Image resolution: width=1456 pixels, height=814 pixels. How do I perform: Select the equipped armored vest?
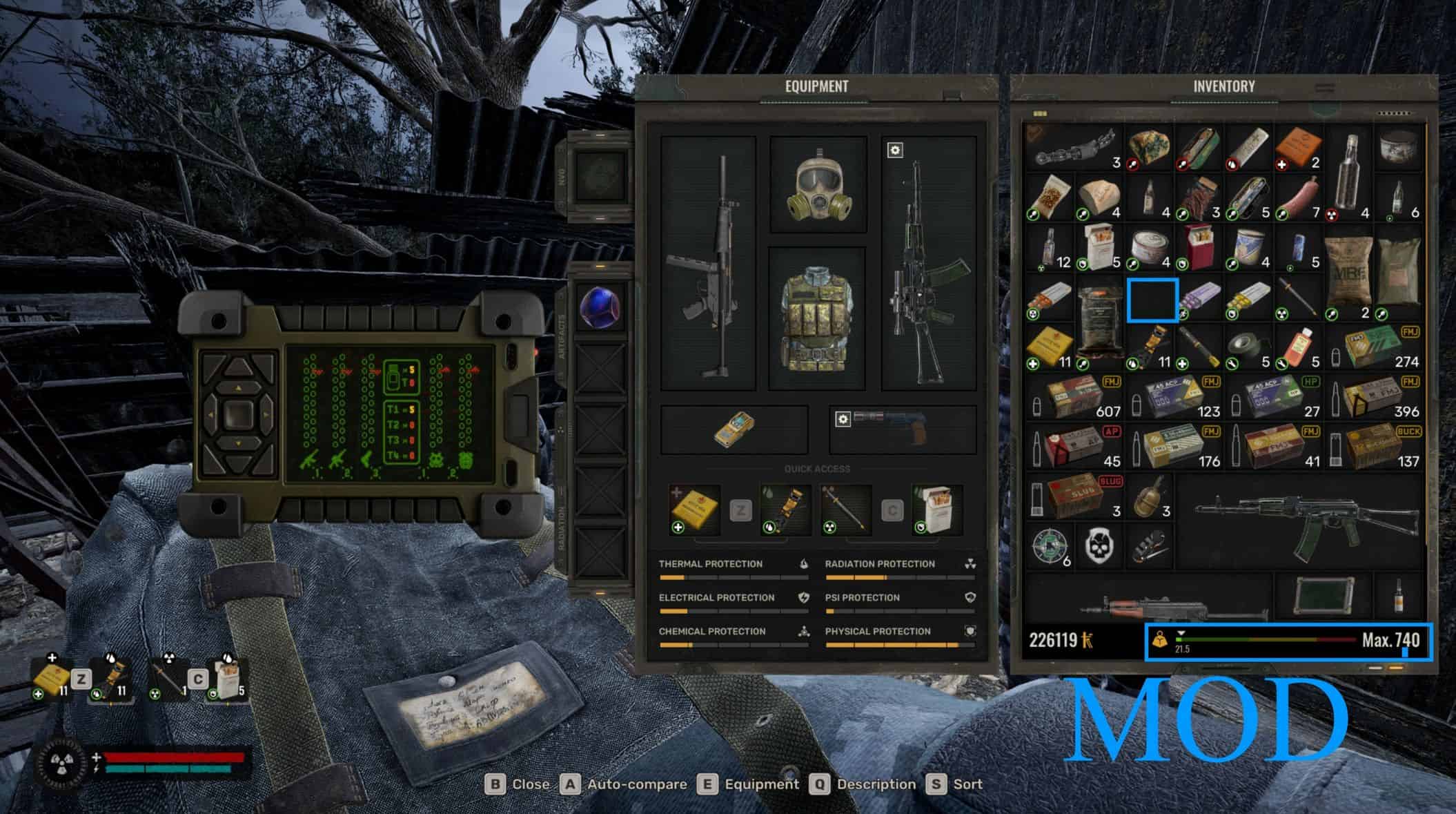[818, 318]
